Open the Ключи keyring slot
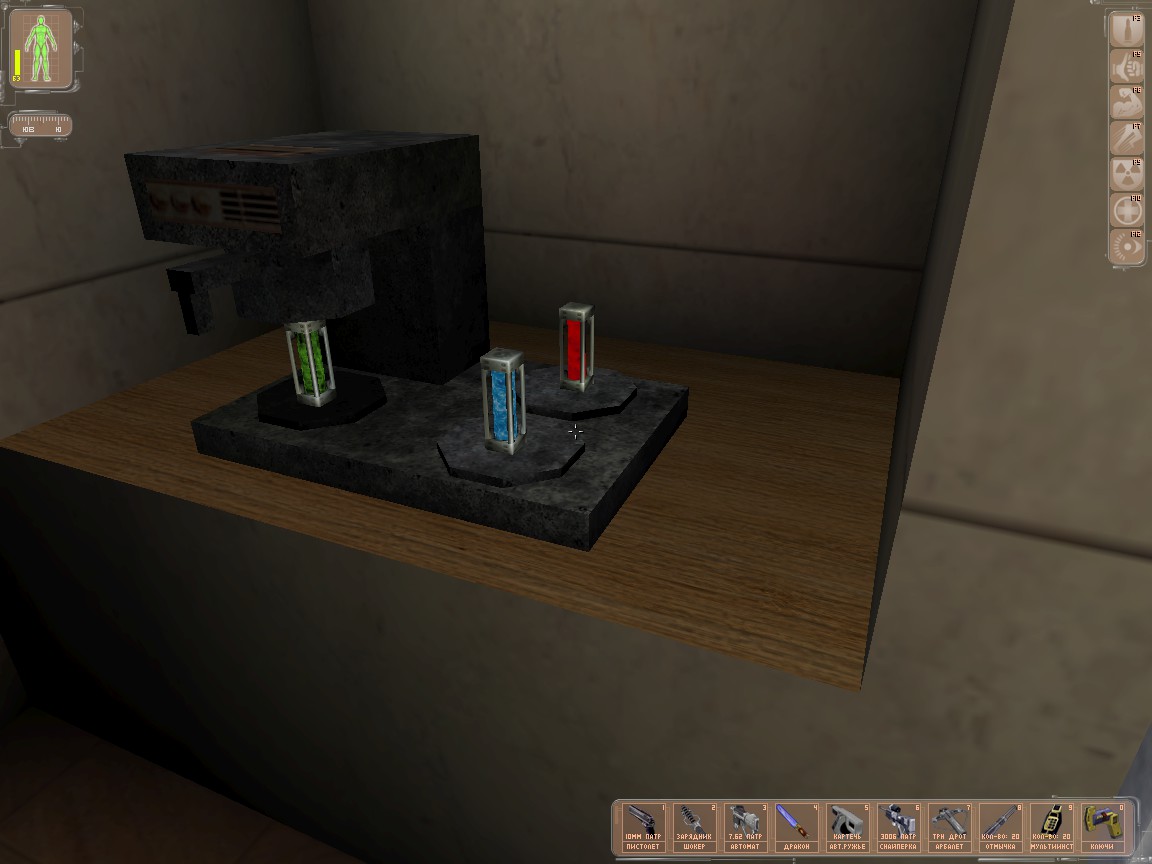Viewport: 1152px width, 864px height. coord(1102,826)
